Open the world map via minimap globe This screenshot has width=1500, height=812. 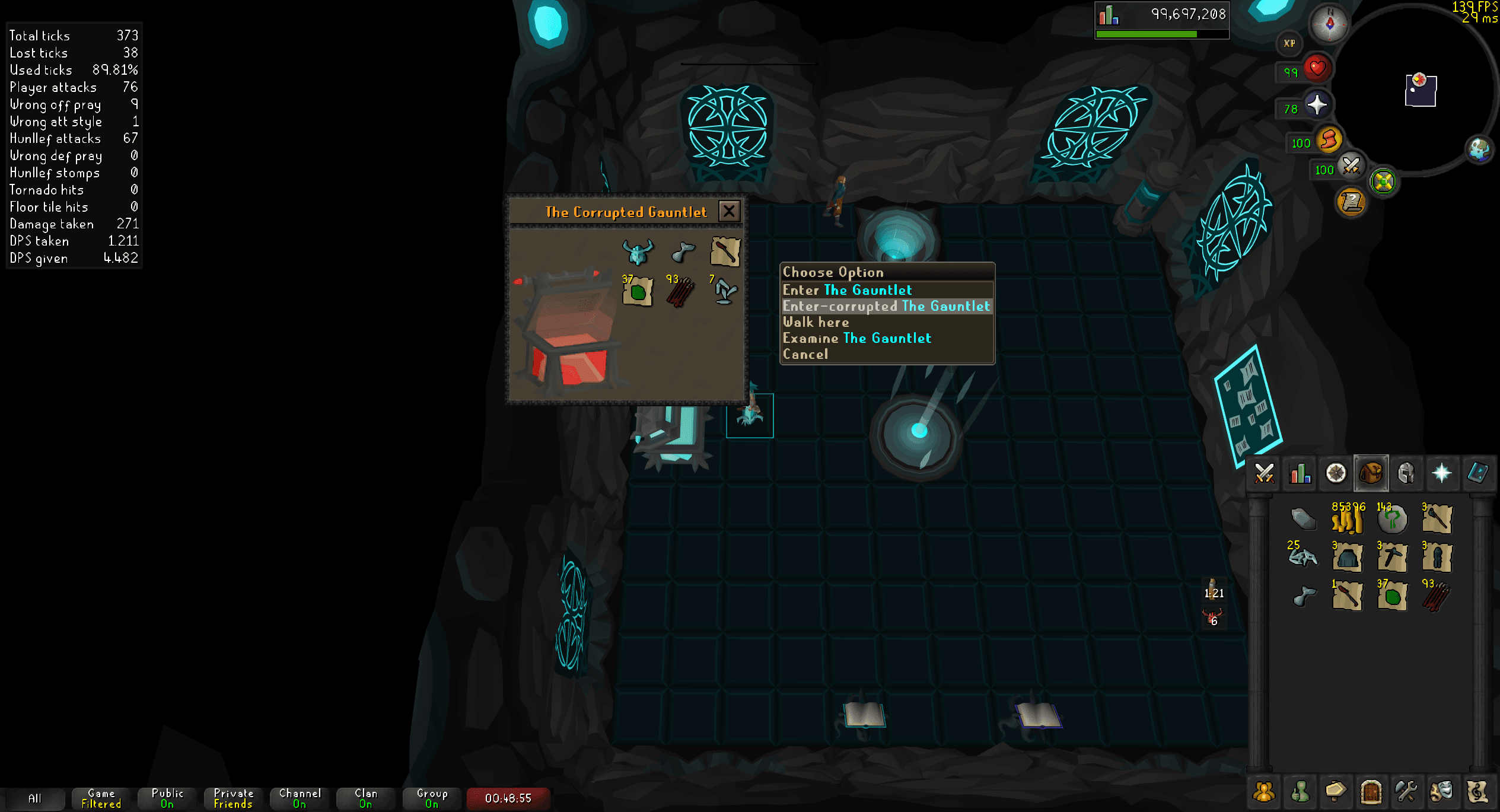point(1480,150)
